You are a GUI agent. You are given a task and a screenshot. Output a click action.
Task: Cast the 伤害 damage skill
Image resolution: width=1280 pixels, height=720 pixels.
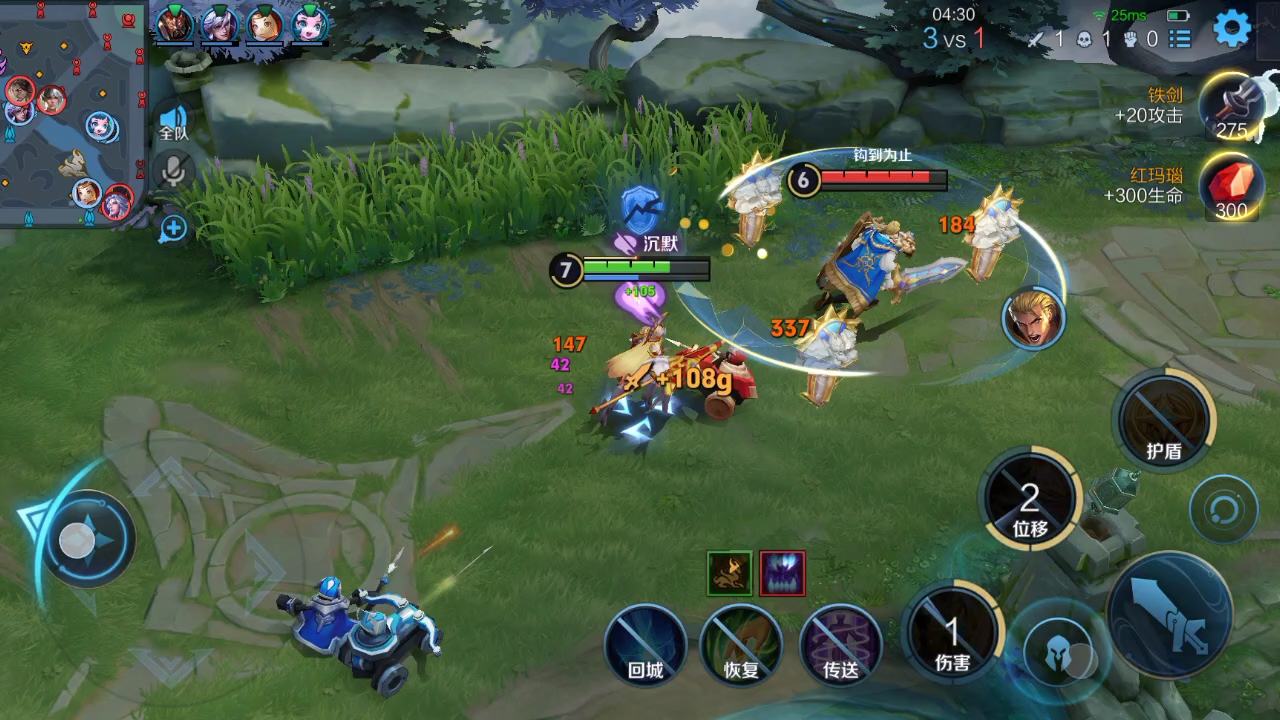point(952,634)
